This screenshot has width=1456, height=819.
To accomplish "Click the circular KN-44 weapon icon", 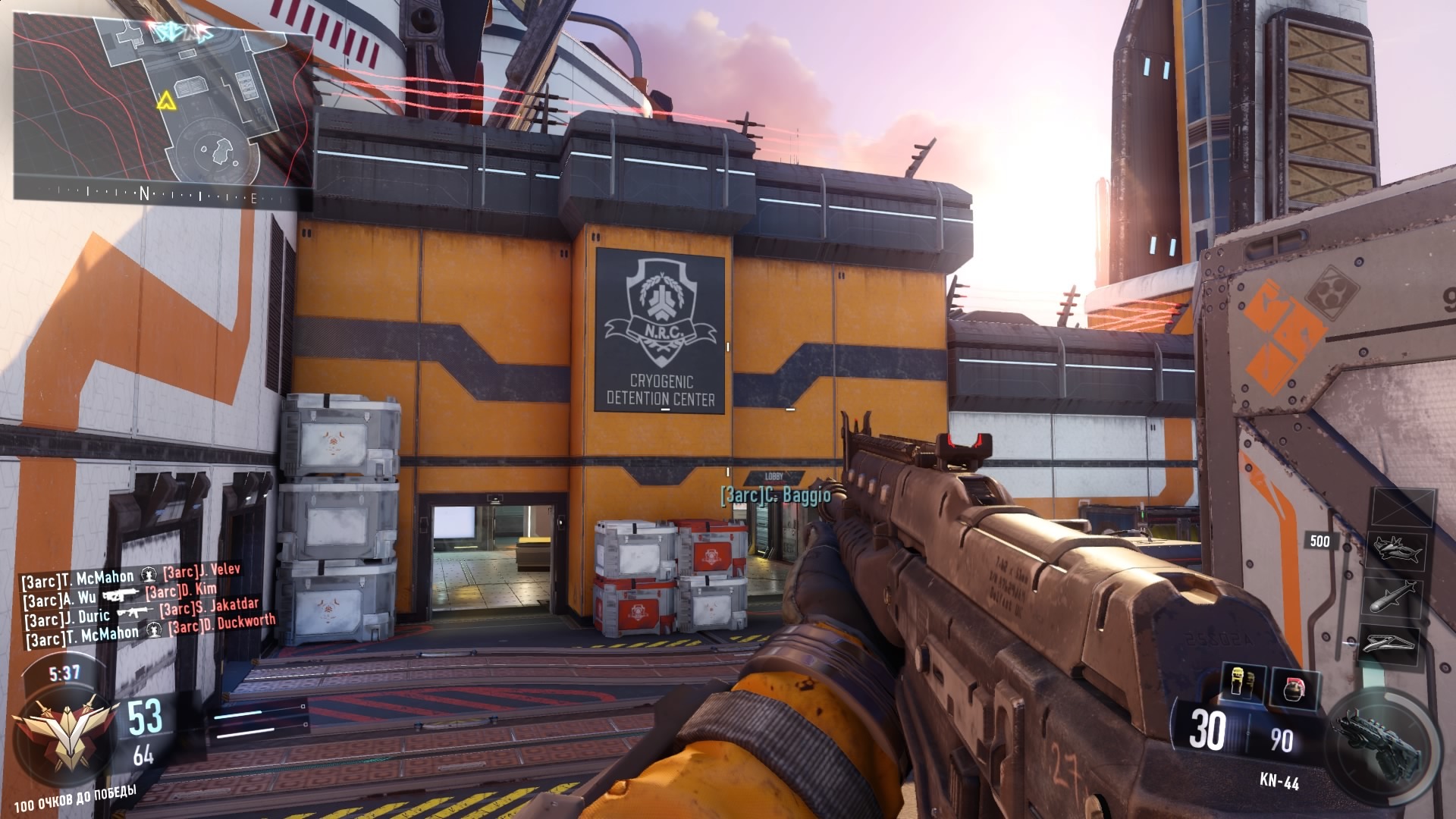I will (x=1379, y=742).
